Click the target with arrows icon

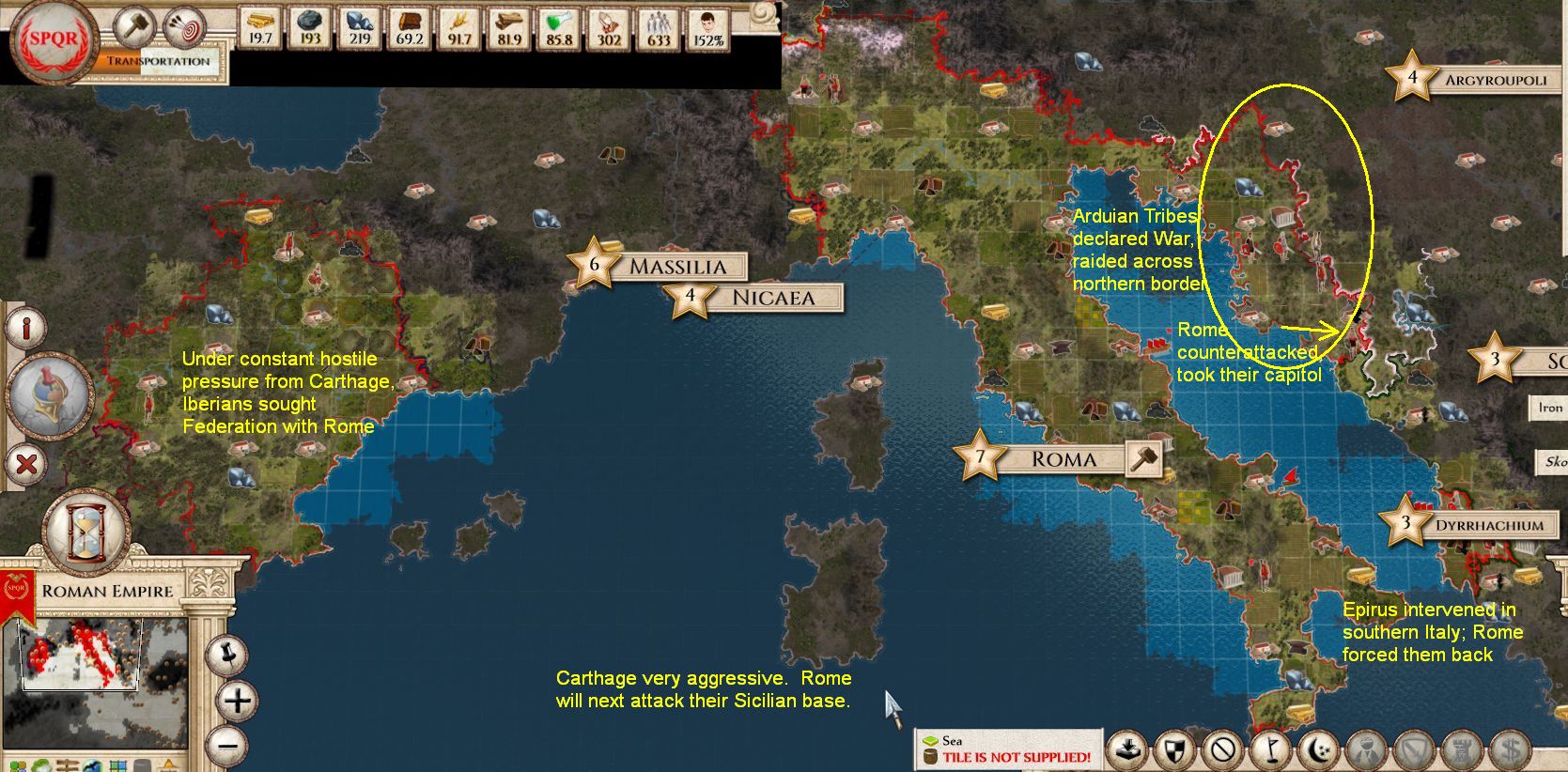coord(184,27)
